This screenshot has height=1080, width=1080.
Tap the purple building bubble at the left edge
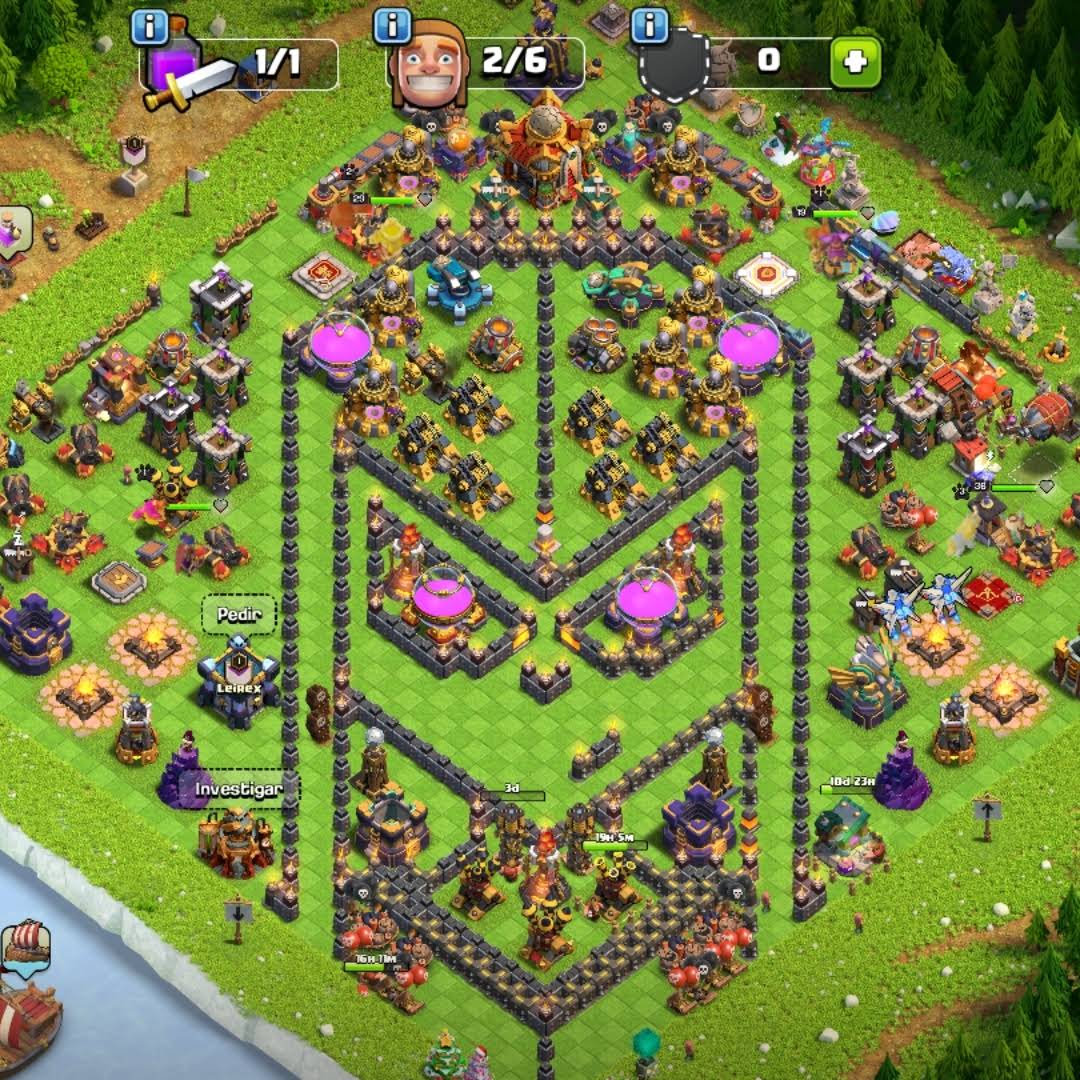point(14,232)
